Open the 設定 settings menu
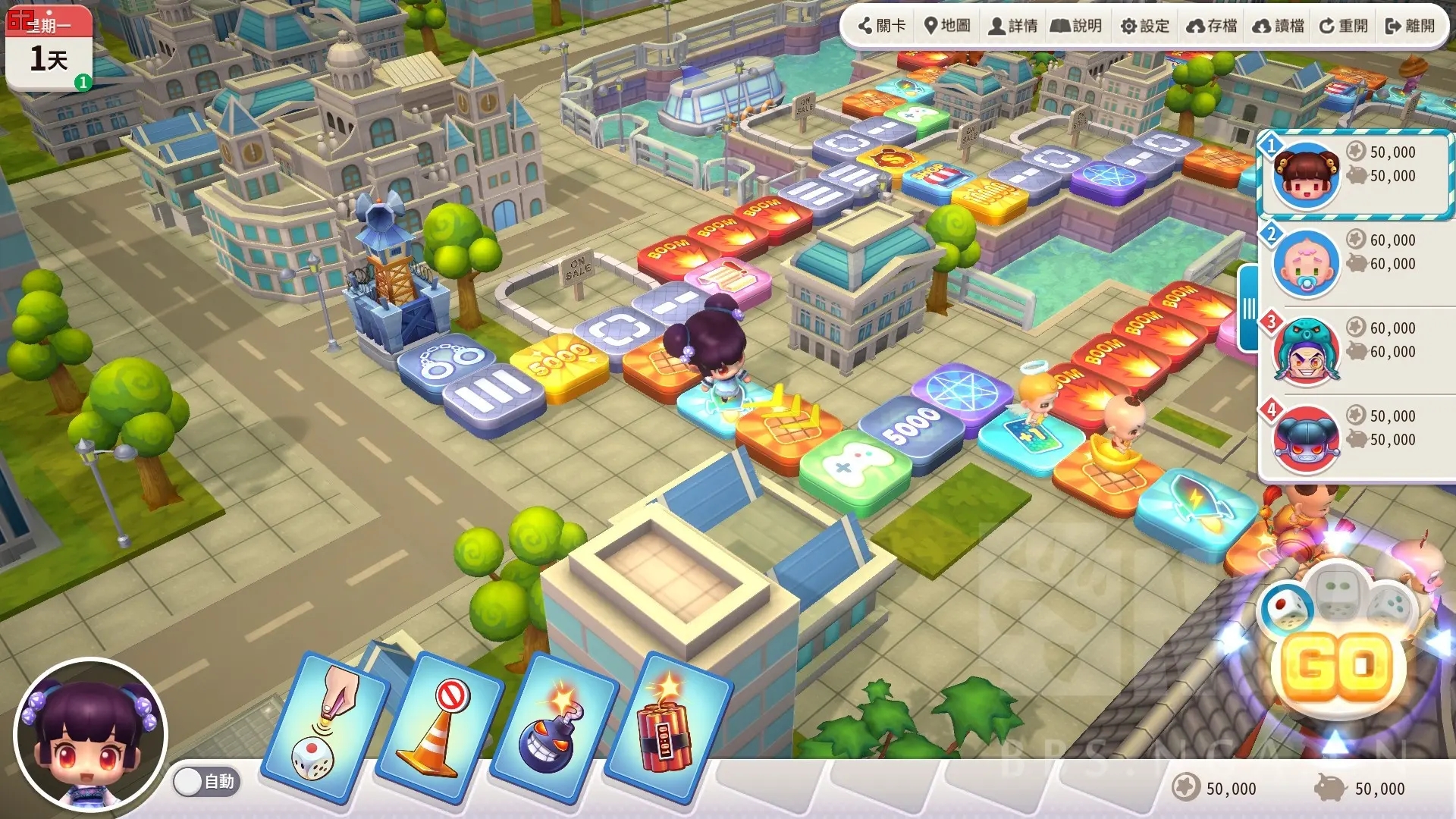This screenshot has width=1456, height=819. click(1145, 26)
